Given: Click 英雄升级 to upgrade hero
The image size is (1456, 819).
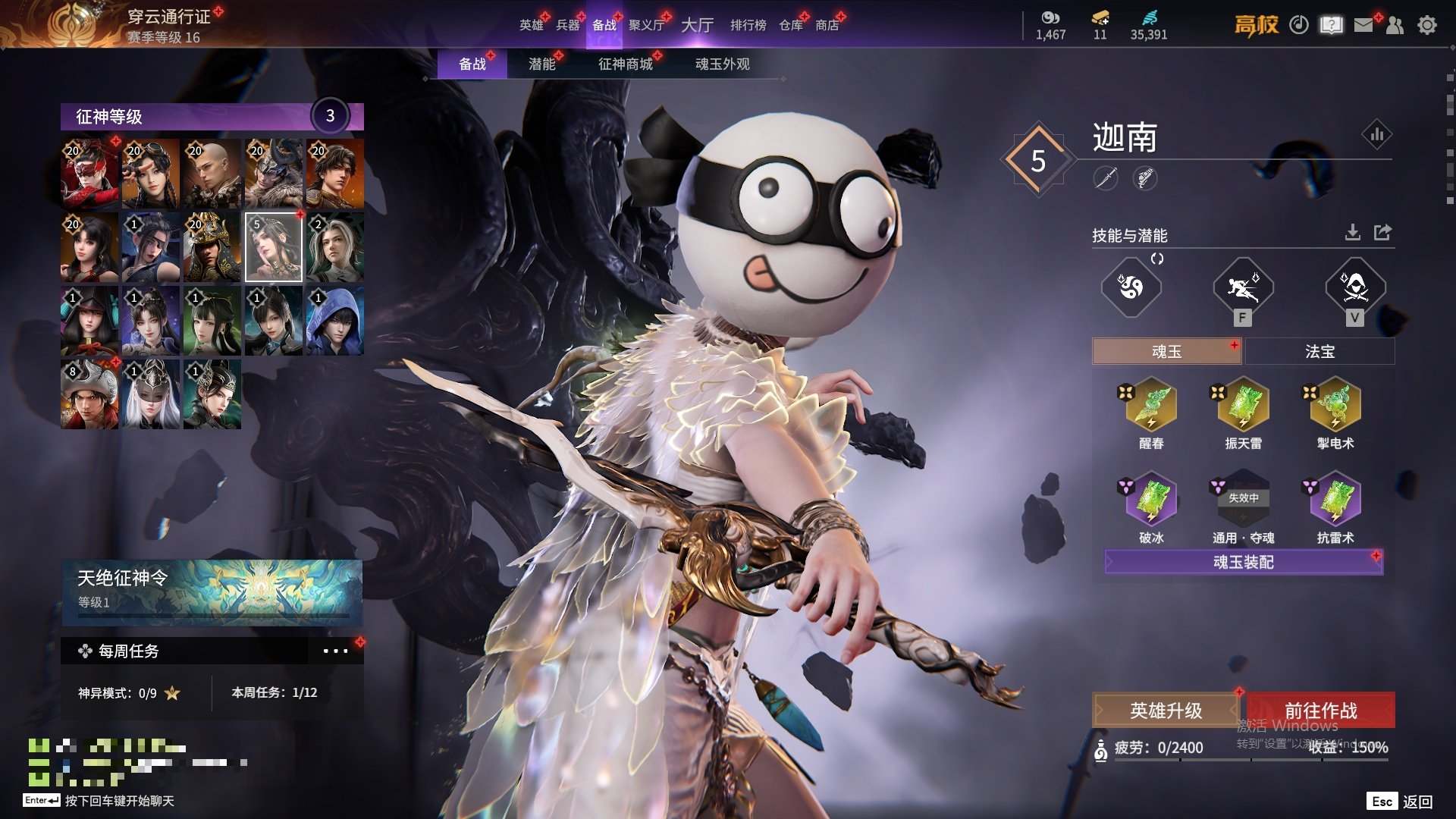Looking at the screenshot, I should click(x=1166, y=711).
